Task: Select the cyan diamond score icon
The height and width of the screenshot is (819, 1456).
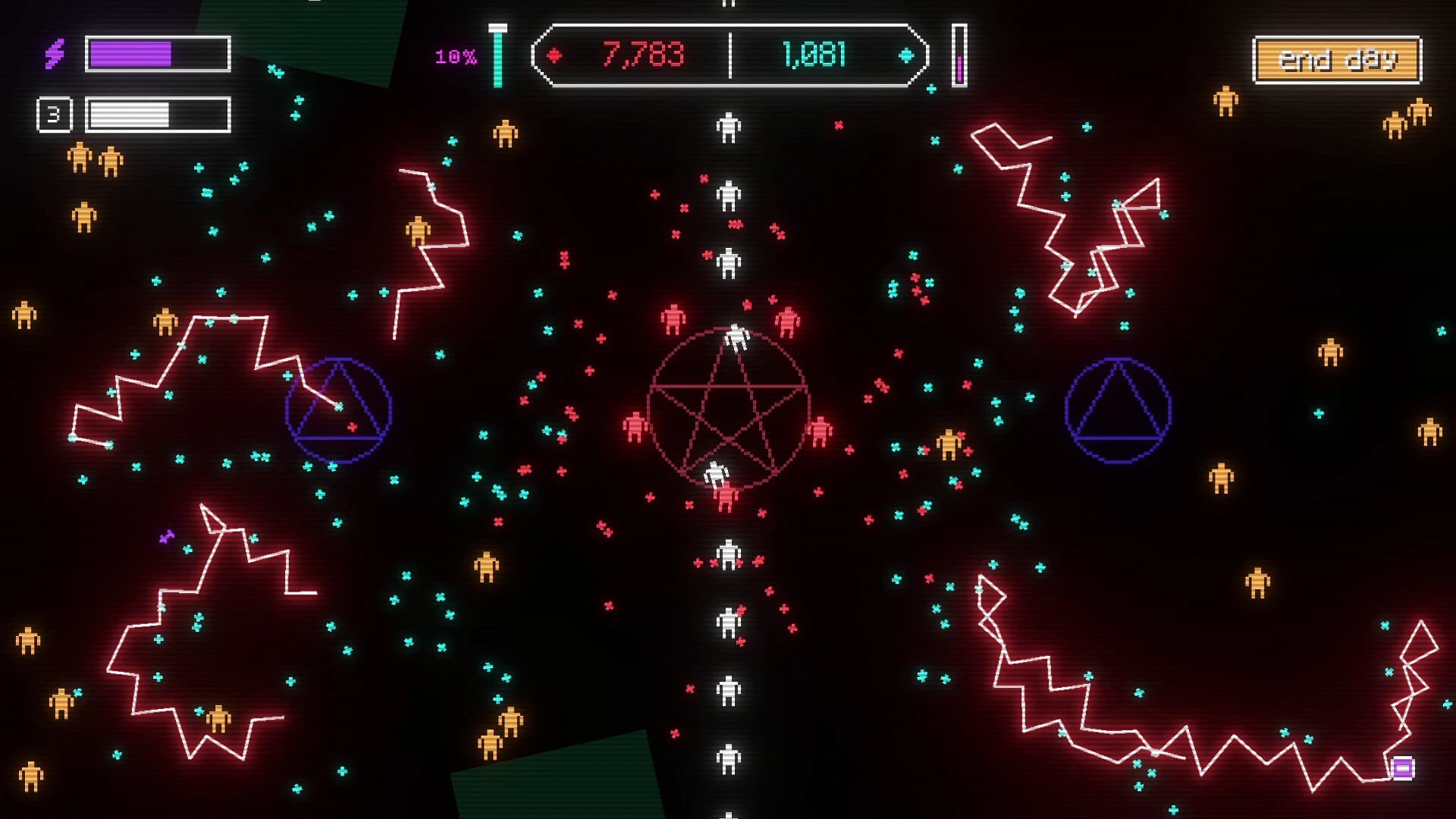Action: tap(905, 53)
